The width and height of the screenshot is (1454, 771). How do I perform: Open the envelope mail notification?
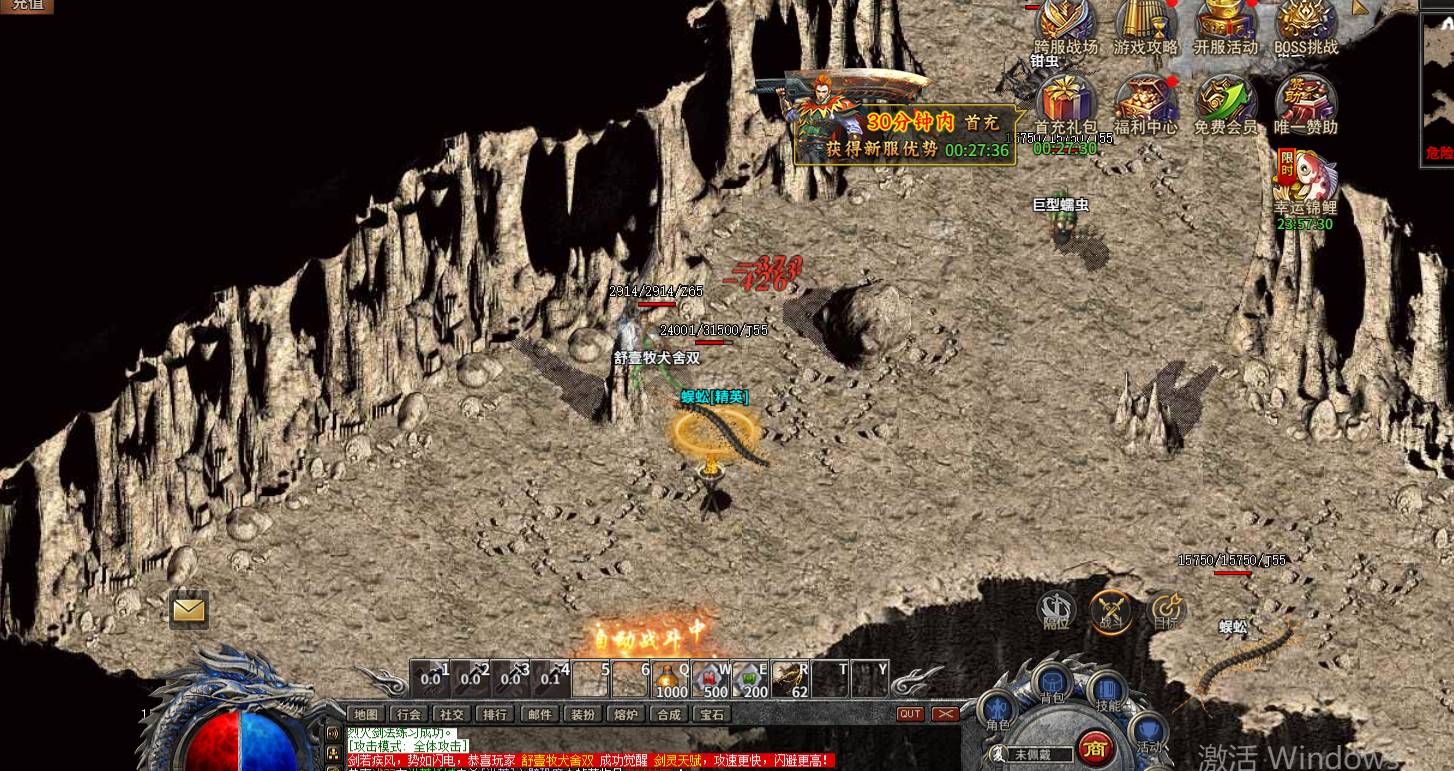(188, 609)
